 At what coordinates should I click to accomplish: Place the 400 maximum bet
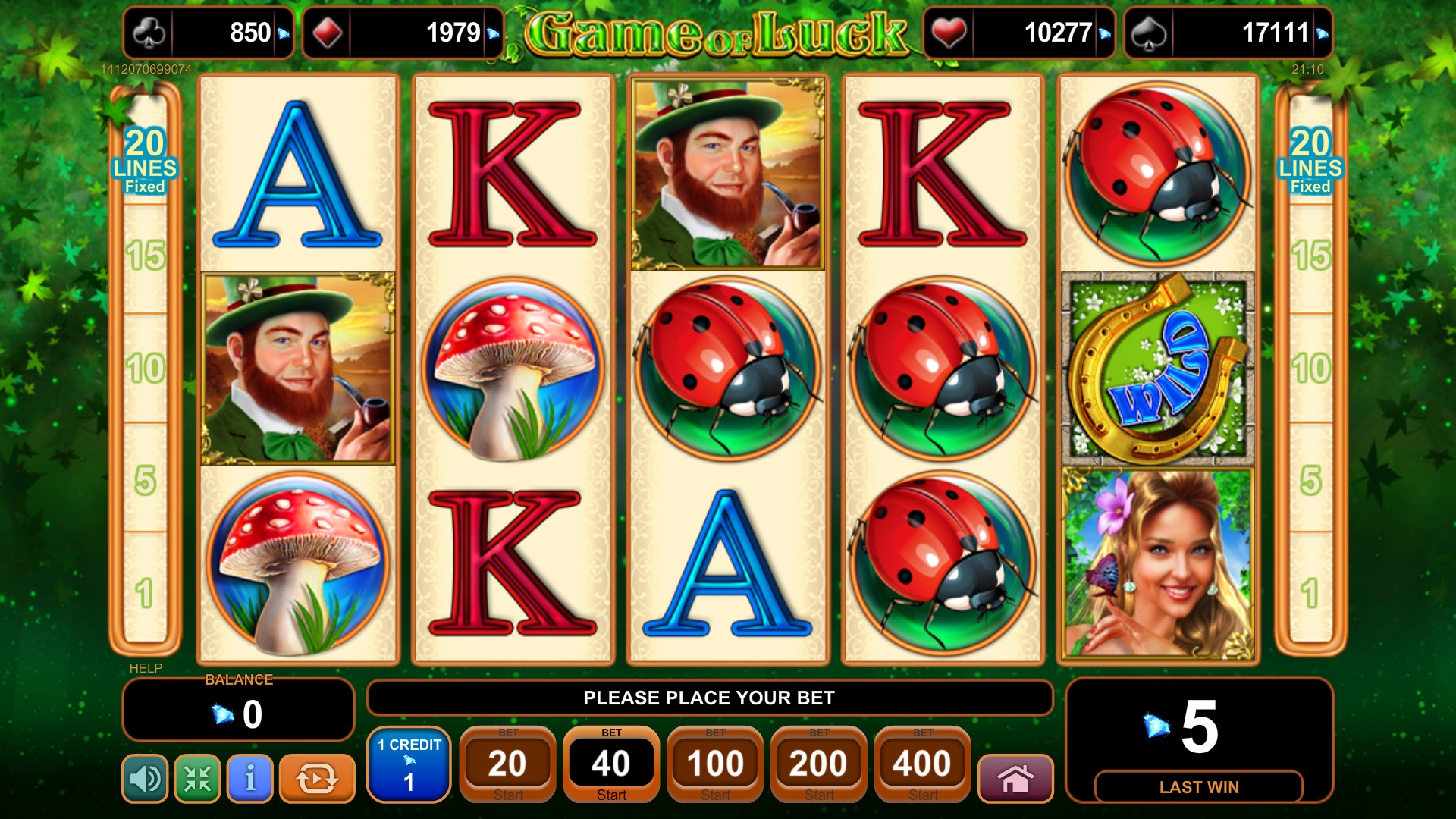pos(922,764)
